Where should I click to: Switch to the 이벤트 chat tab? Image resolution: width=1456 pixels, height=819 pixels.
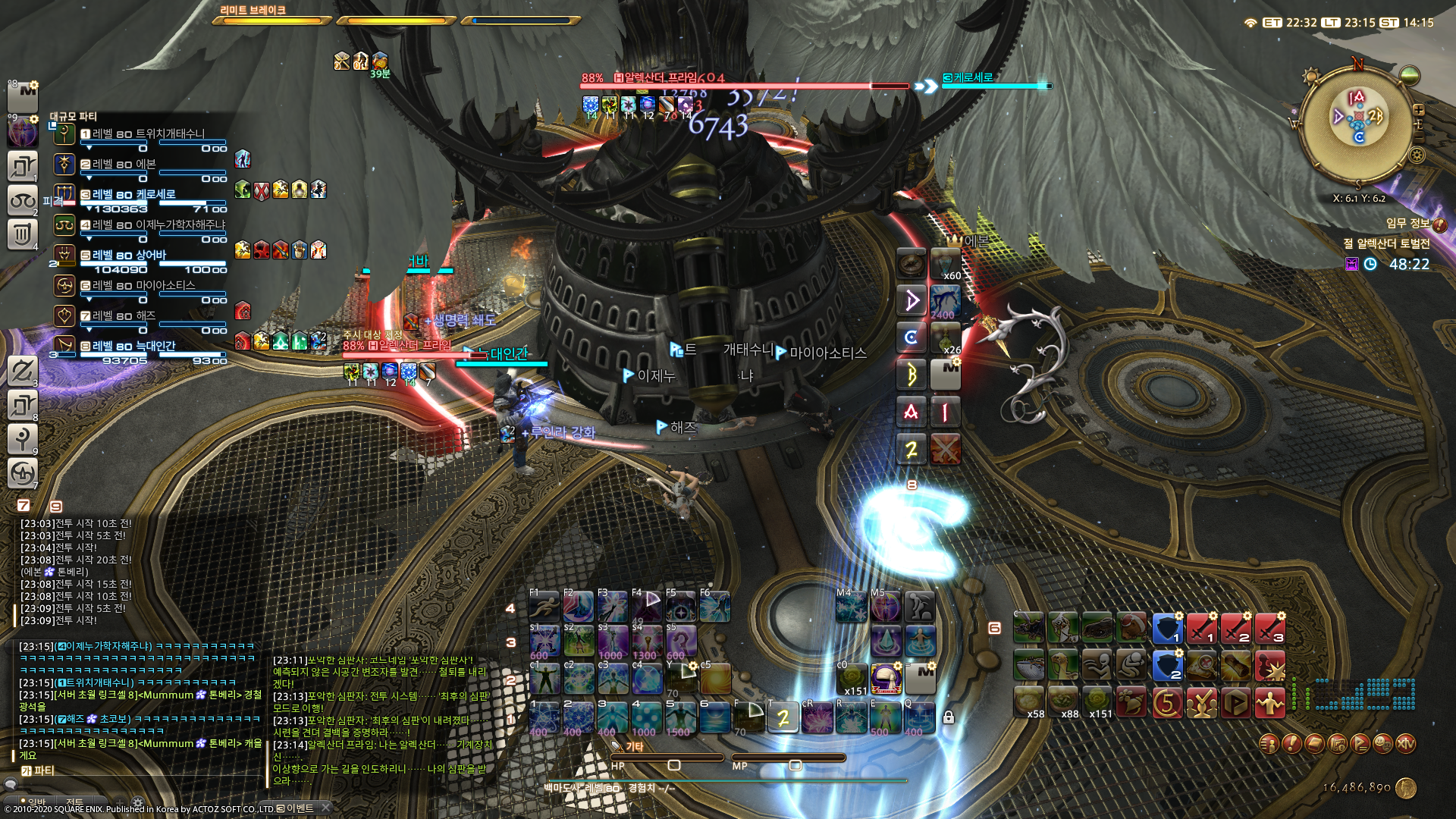coord(294,808)
